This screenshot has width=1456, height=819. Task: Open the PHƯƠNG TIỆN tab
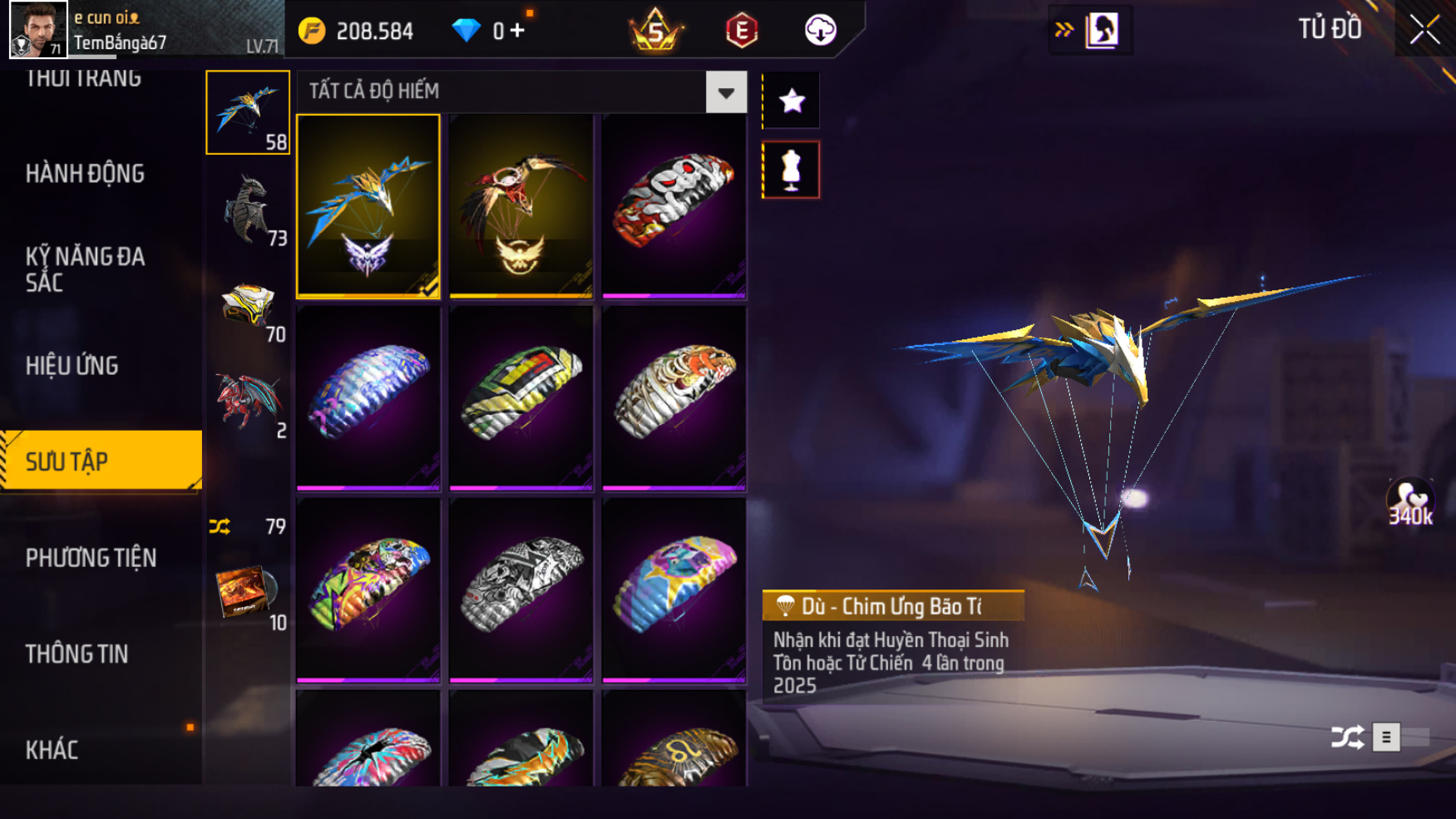click(x=91, y=558)
